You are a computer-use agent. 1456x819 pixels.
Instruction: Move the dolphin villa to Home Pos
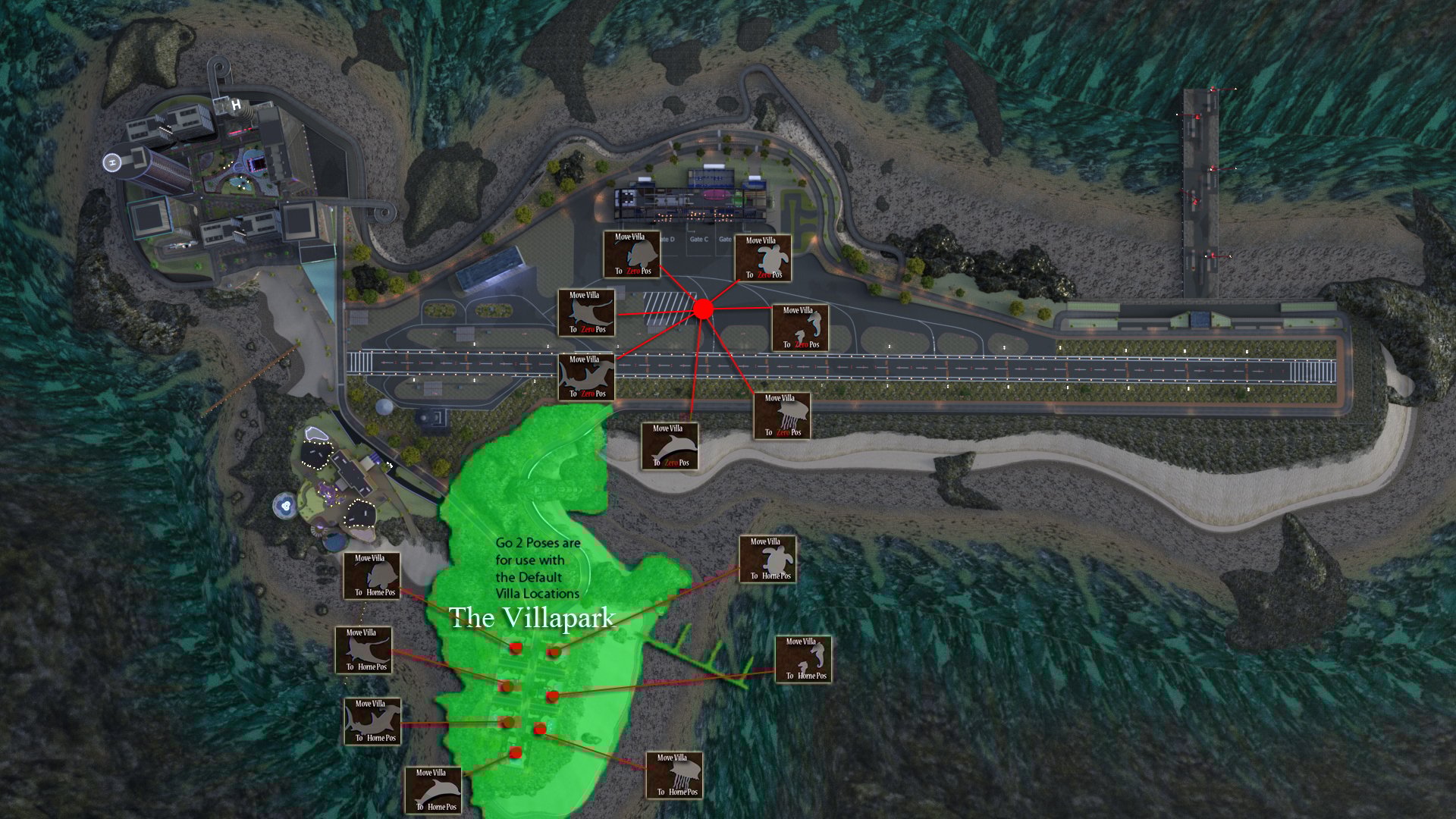pyautogui.click(x=433, y=791)
